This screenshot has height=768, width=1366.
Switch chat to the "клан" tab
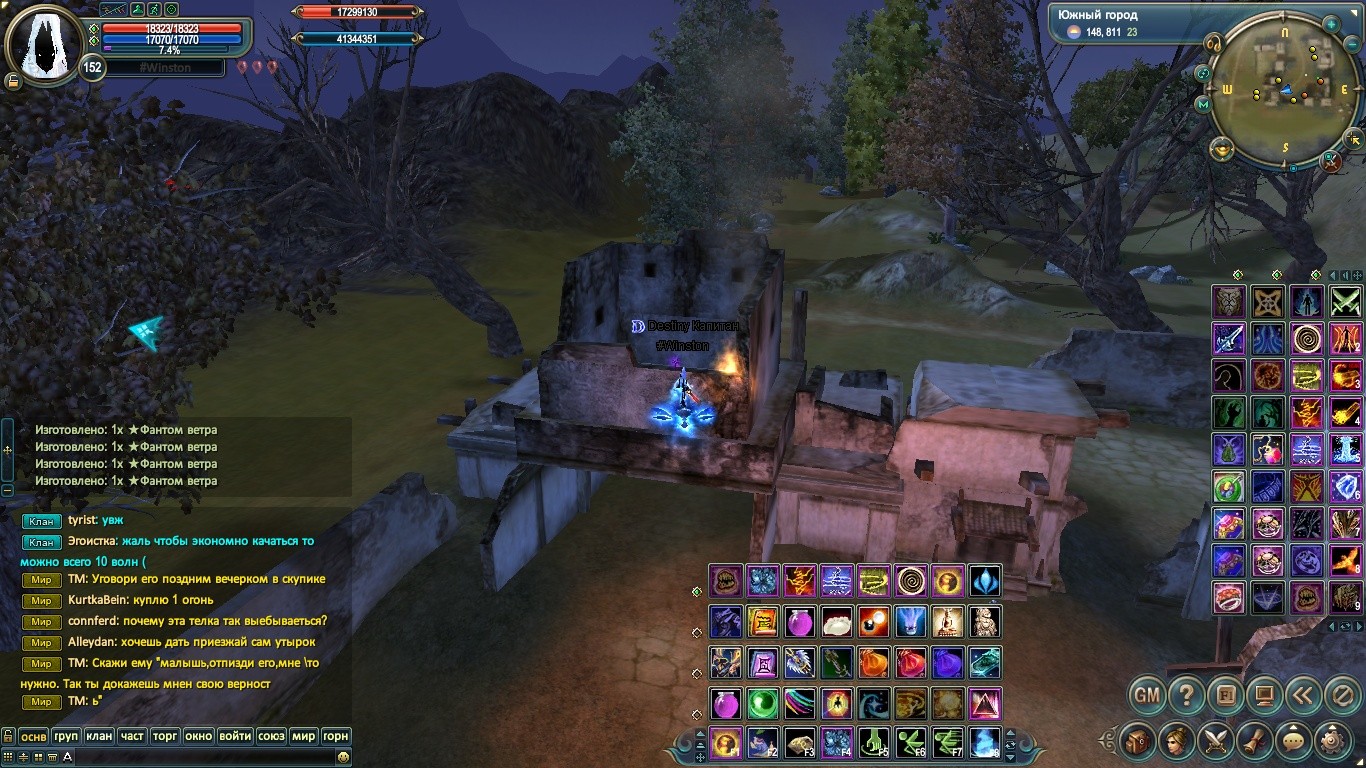99,736
